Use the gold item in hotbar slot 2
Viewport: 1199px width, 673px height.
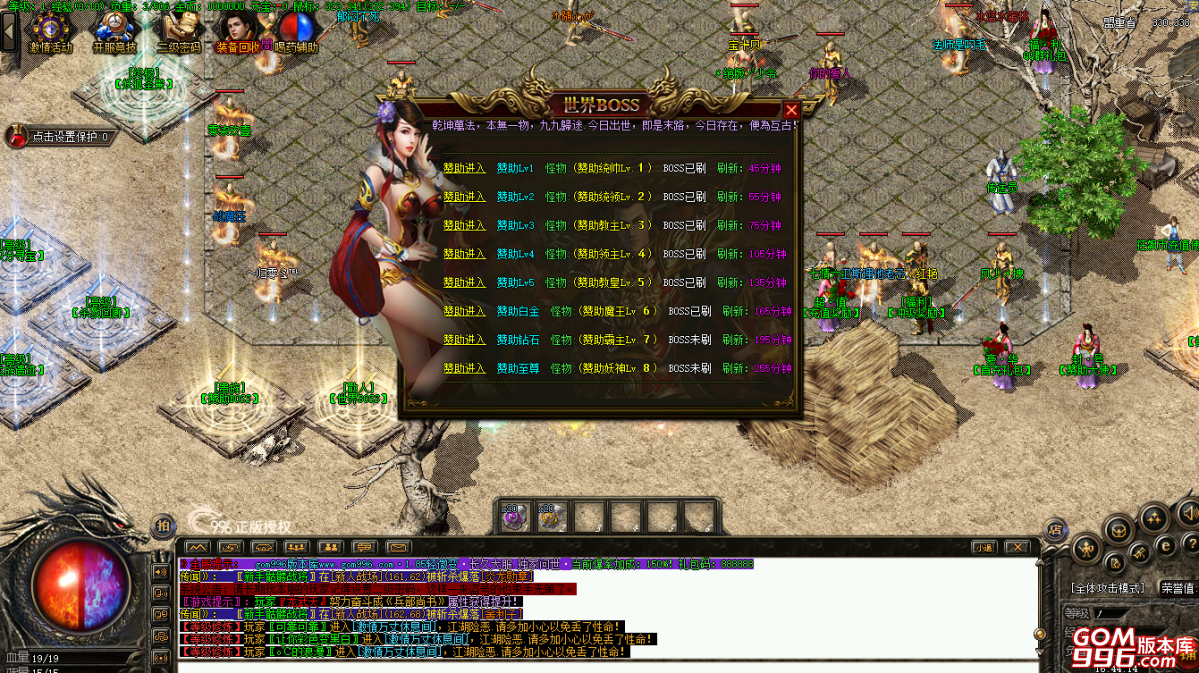click(x=549, y=517)
